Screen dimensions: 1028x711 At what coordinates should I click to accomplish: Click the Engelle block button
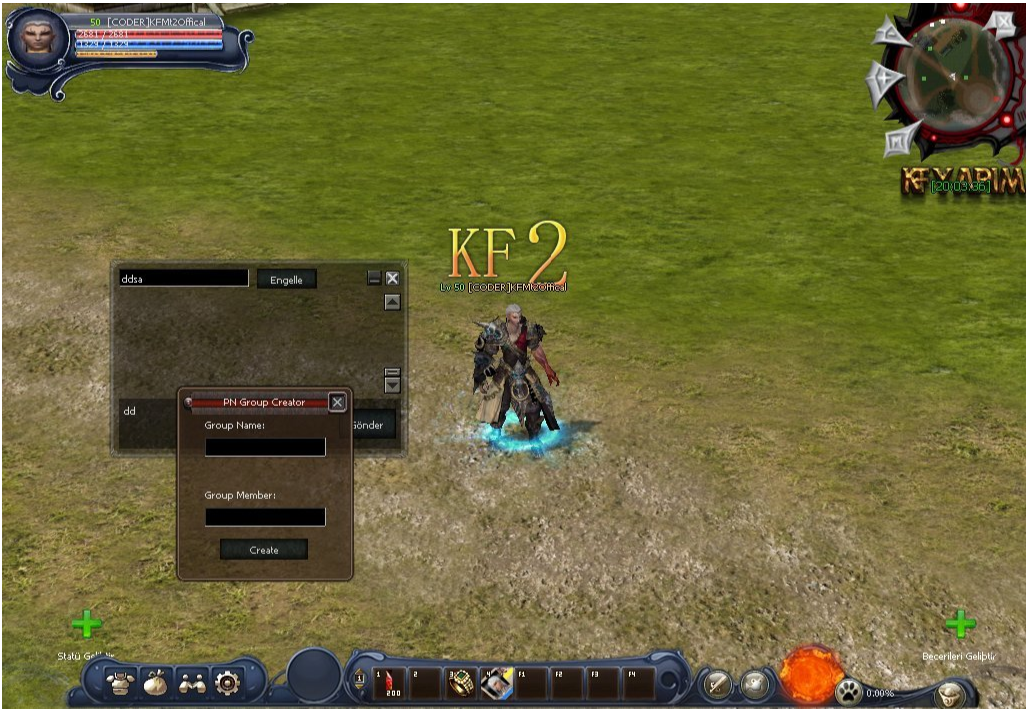click(286, 280)
